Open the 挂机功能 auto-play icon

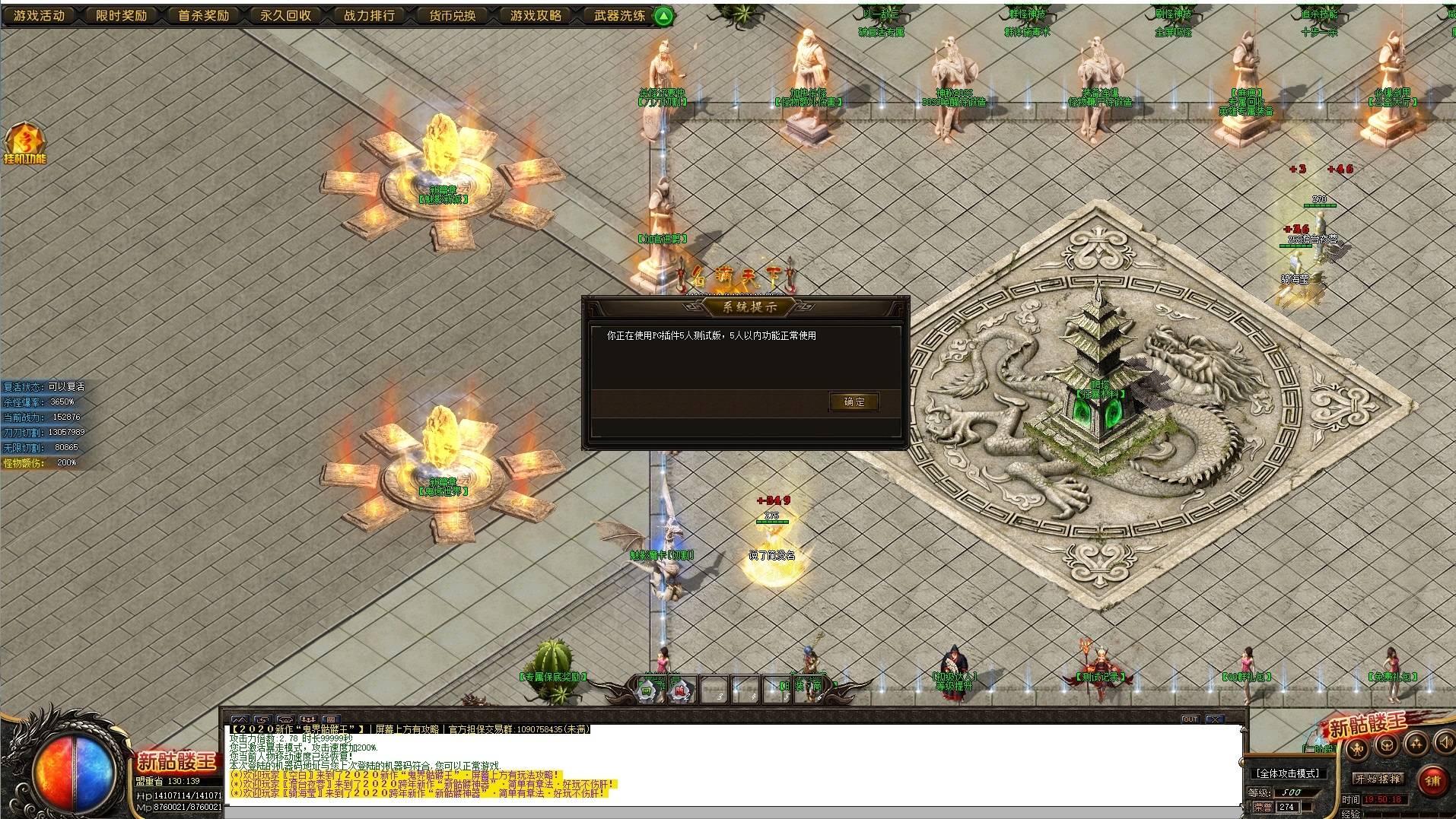pos(24,144)
